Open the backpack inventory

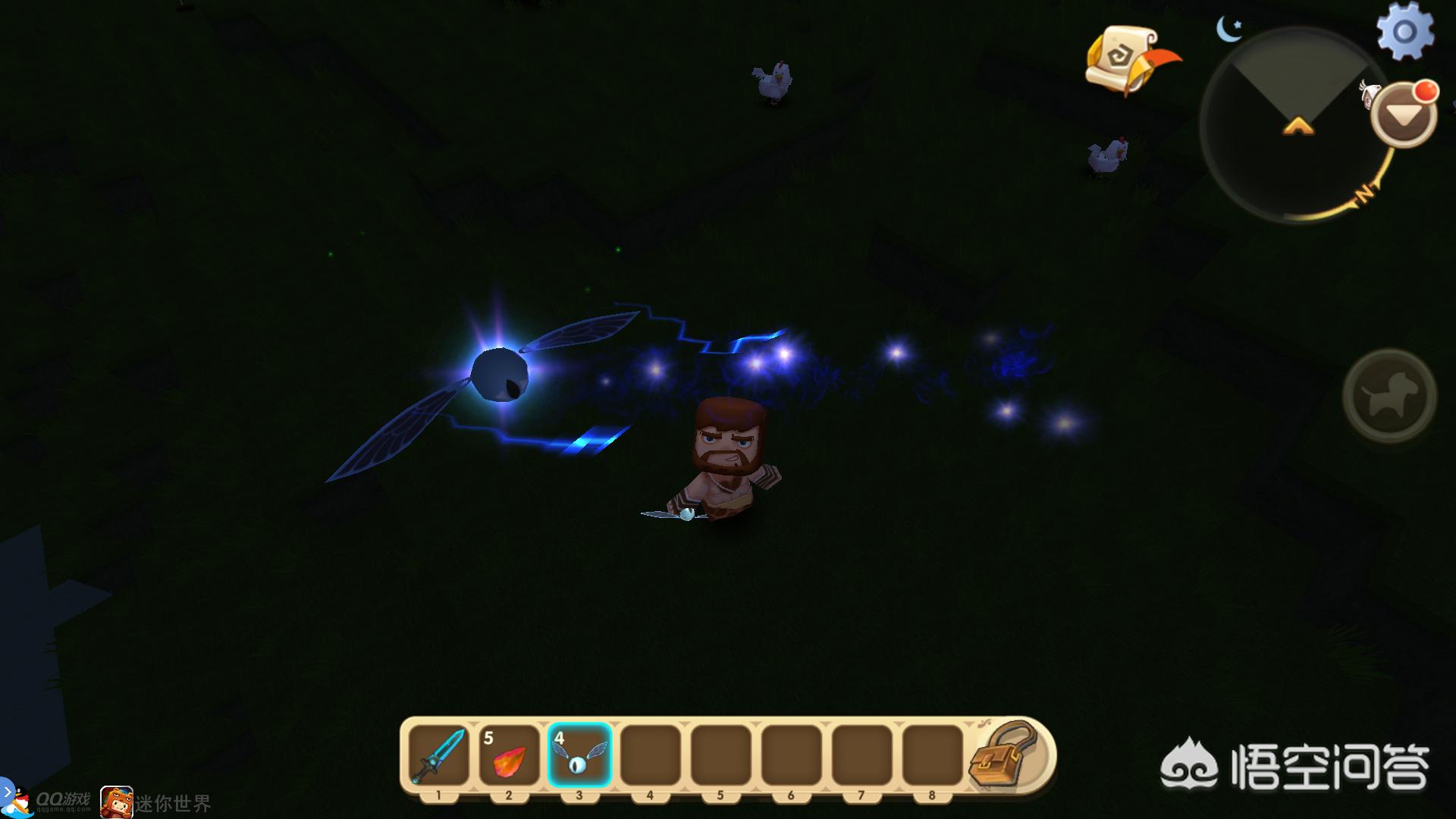point(1003,753)
